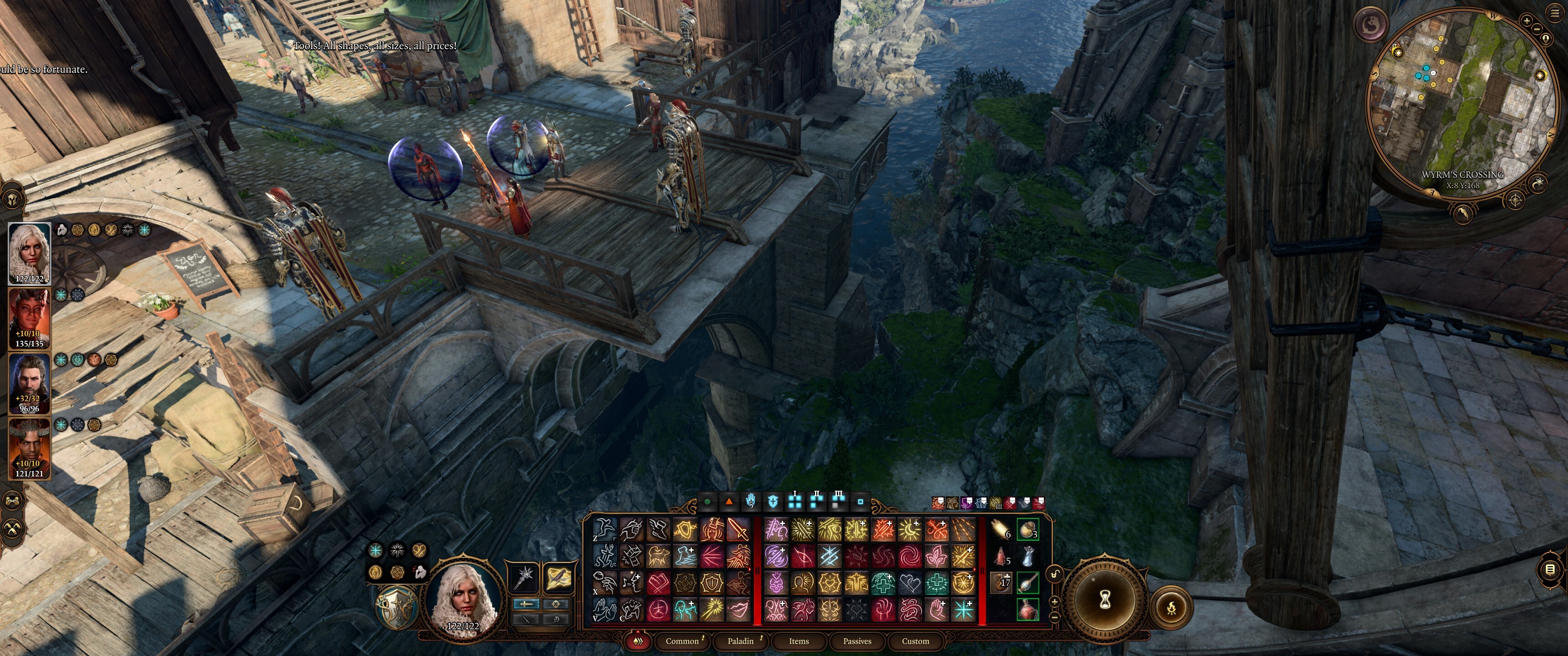This screenshot has width=1568, height=656.
Task: Open the Paladin hotbar tab
Action: 740,641
